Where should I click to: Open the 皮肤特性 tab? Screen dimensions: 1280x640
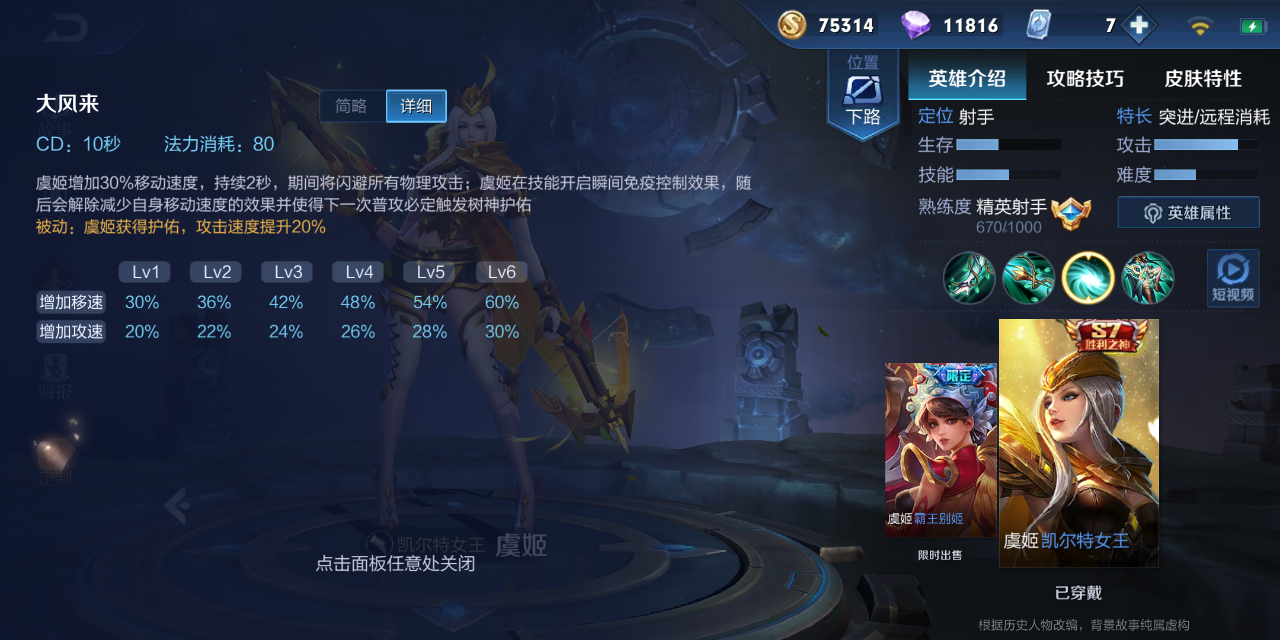point(1203,79)
